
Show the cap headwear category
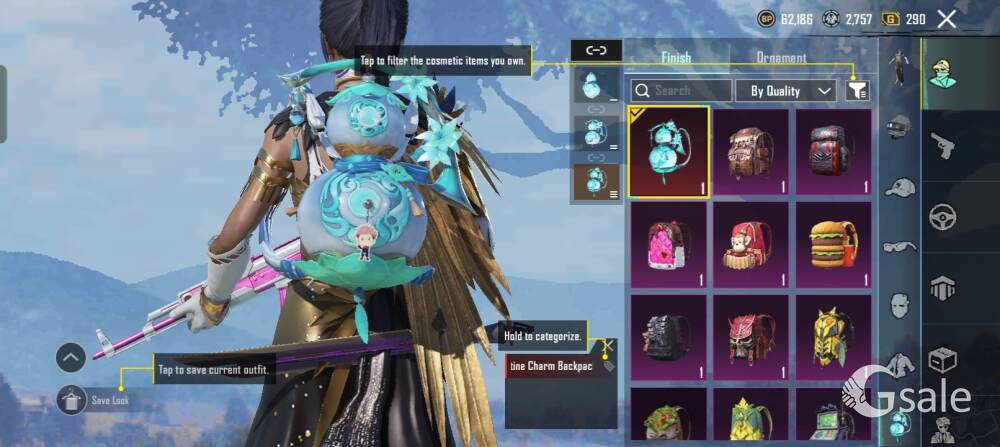point(899,187)
